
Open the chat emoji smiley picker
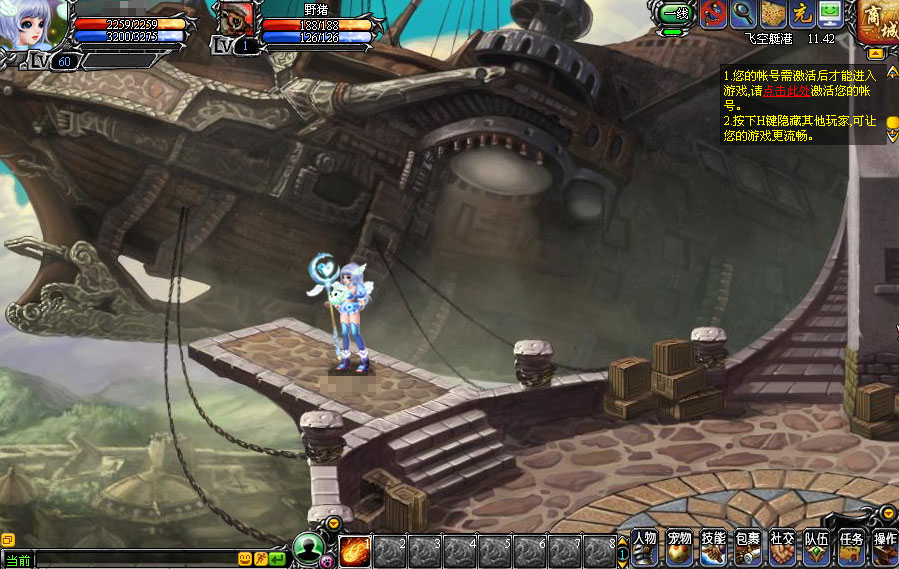tap(245, 559)
